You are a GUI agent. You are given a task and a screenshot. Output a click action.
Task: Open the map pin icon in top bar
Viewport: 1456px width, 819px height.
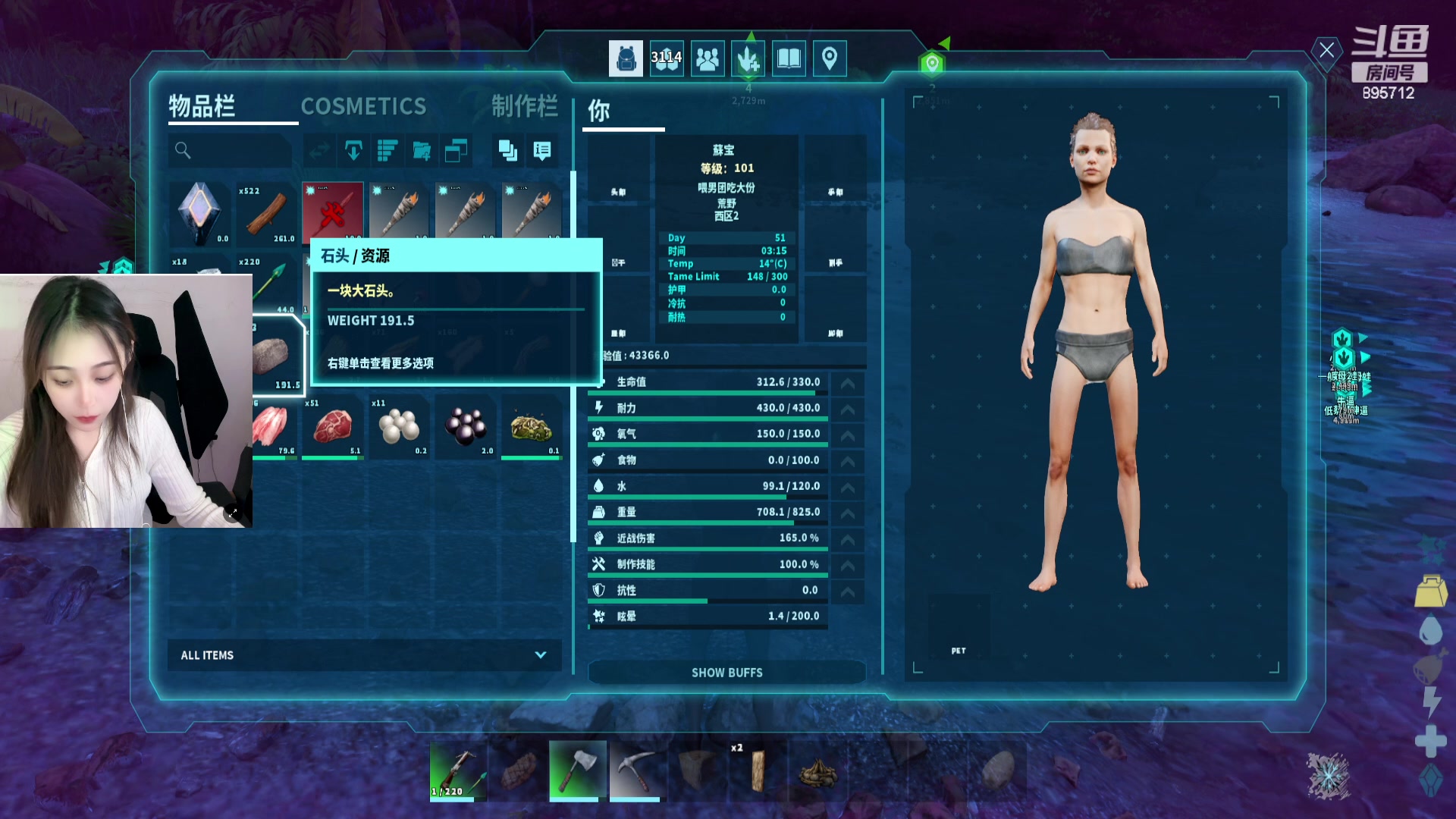coord(830,58)
